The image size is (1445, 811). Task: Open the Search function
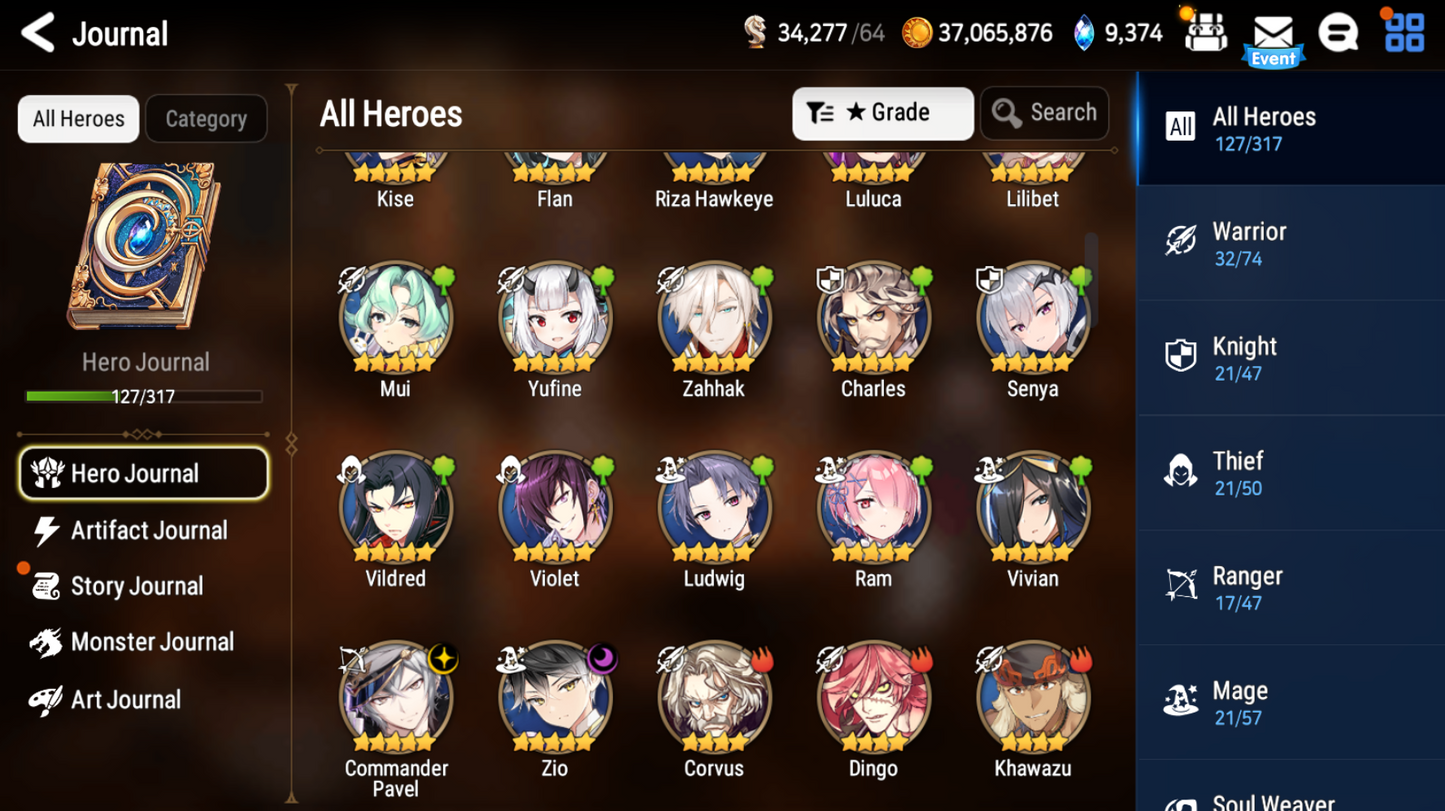(x=1044, y=113)
